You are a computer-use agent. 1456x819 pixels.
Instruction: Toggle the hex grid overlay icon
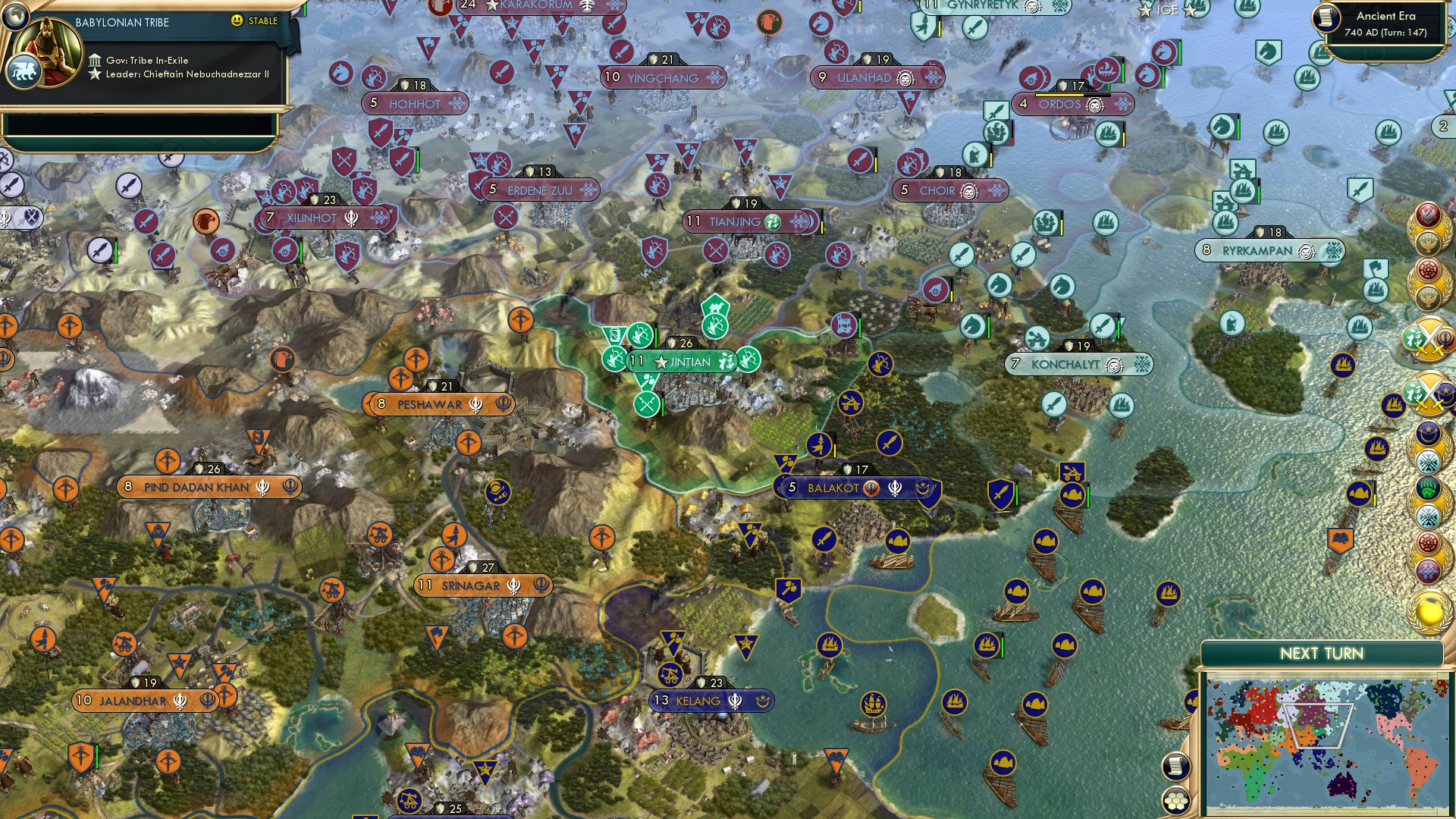click(x=1177, y=802)
